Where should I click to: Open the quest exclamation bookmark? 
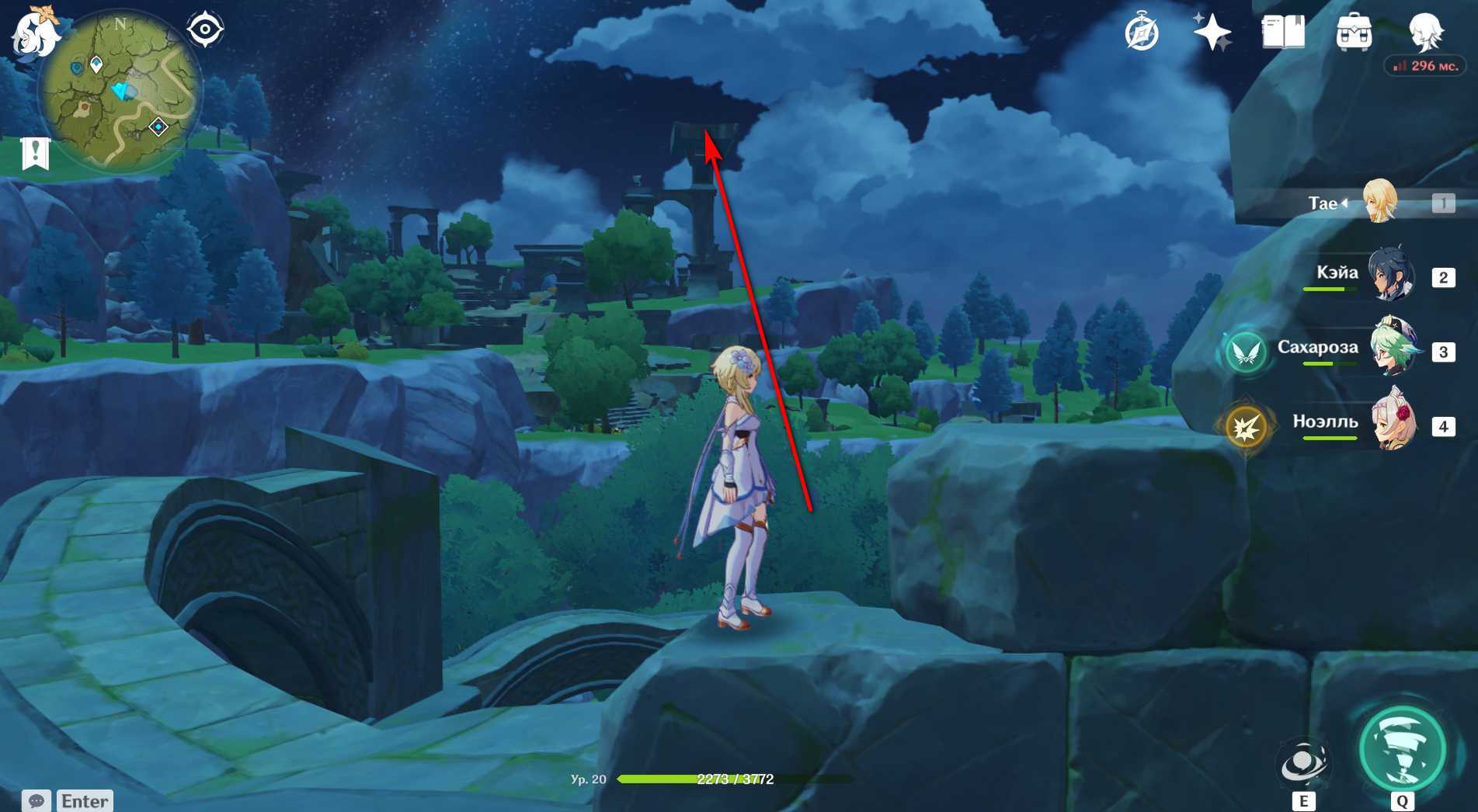35,153
